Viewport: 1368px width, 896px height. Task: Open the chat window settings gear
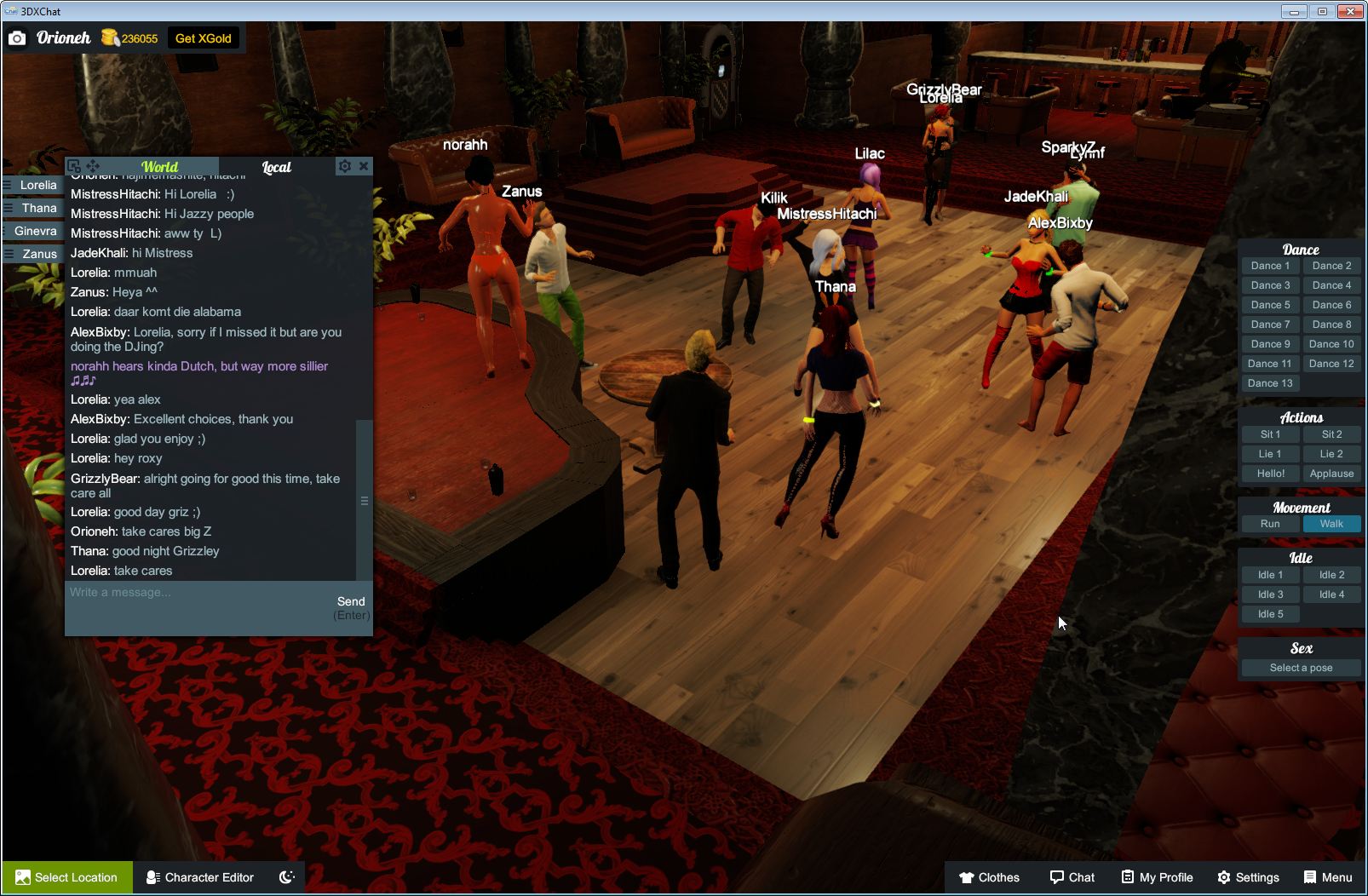click(x=344, y=165)
